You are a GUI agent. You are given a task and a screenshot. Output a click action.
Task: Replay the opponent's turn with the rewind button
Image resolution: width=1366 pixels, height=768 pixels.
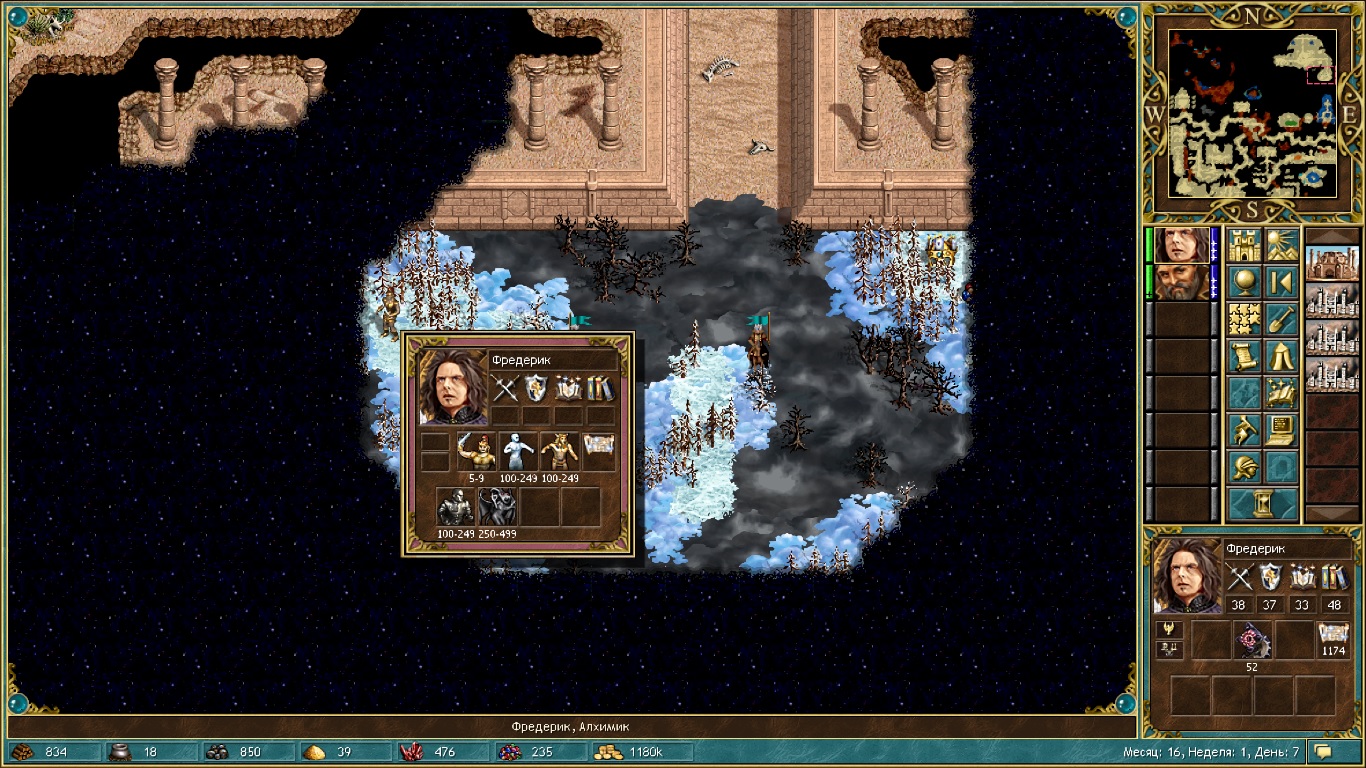(1281, 282)
